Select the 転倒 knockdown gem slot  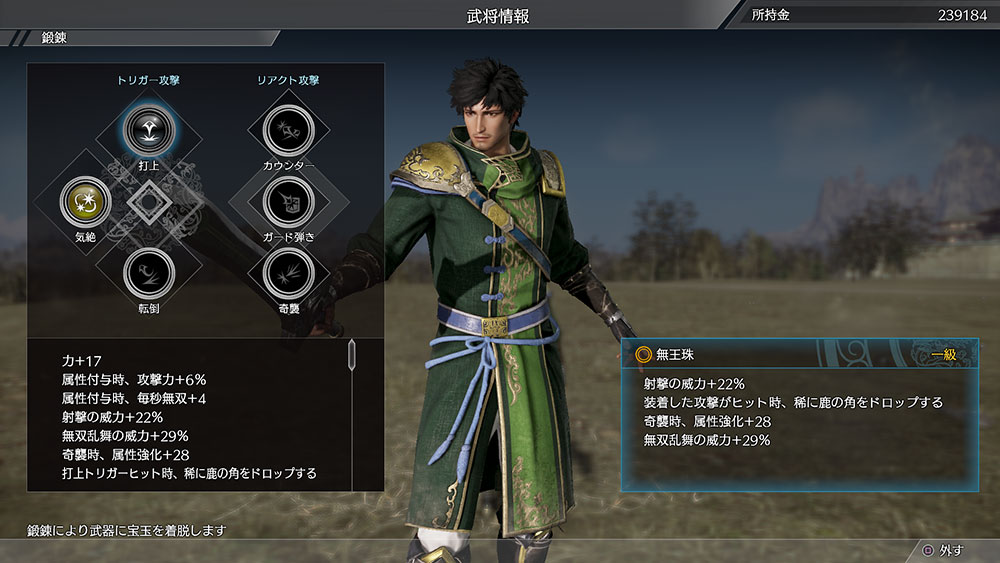pyautogui.click(x=149, y=271)
